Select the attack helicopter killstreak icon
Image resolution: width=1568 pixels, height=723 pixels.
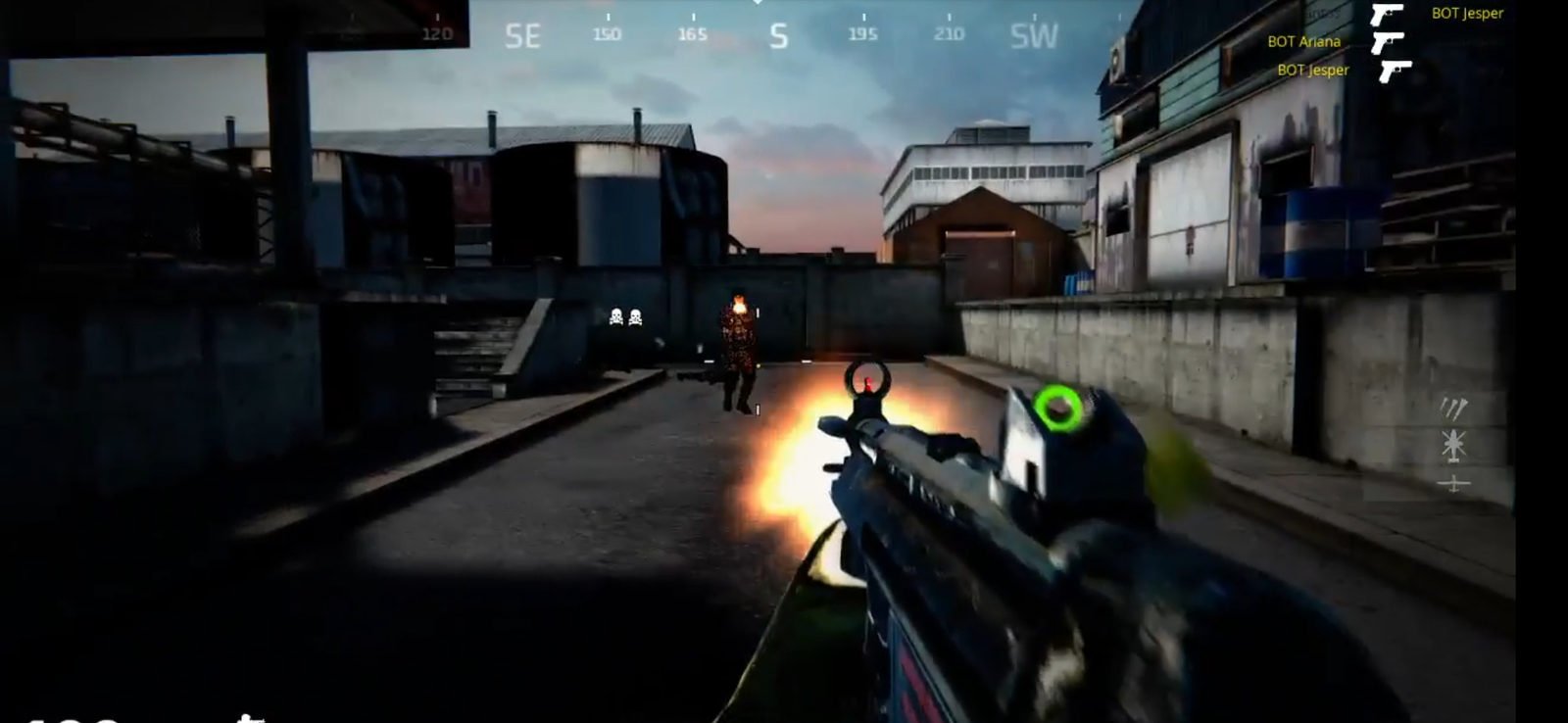coord(1452,444)
